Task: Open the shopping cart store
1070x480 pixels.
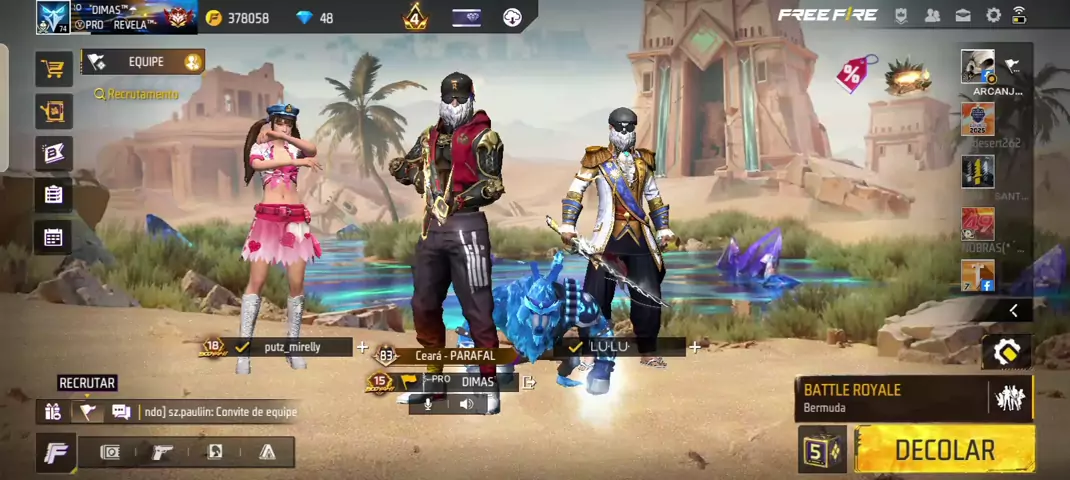Action: click(x=53, y=69)
